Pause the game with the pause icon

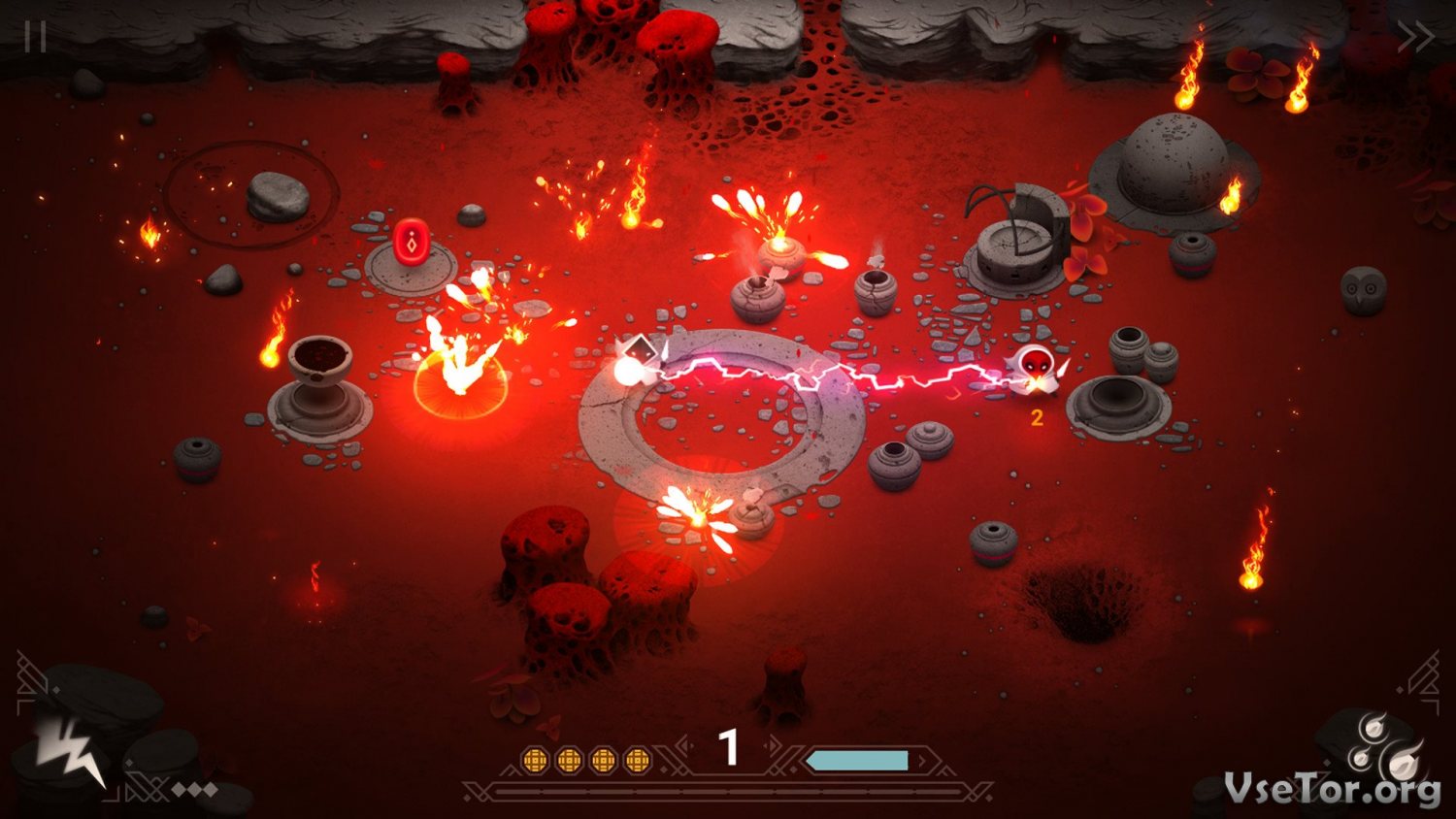(x=36, y=36)
